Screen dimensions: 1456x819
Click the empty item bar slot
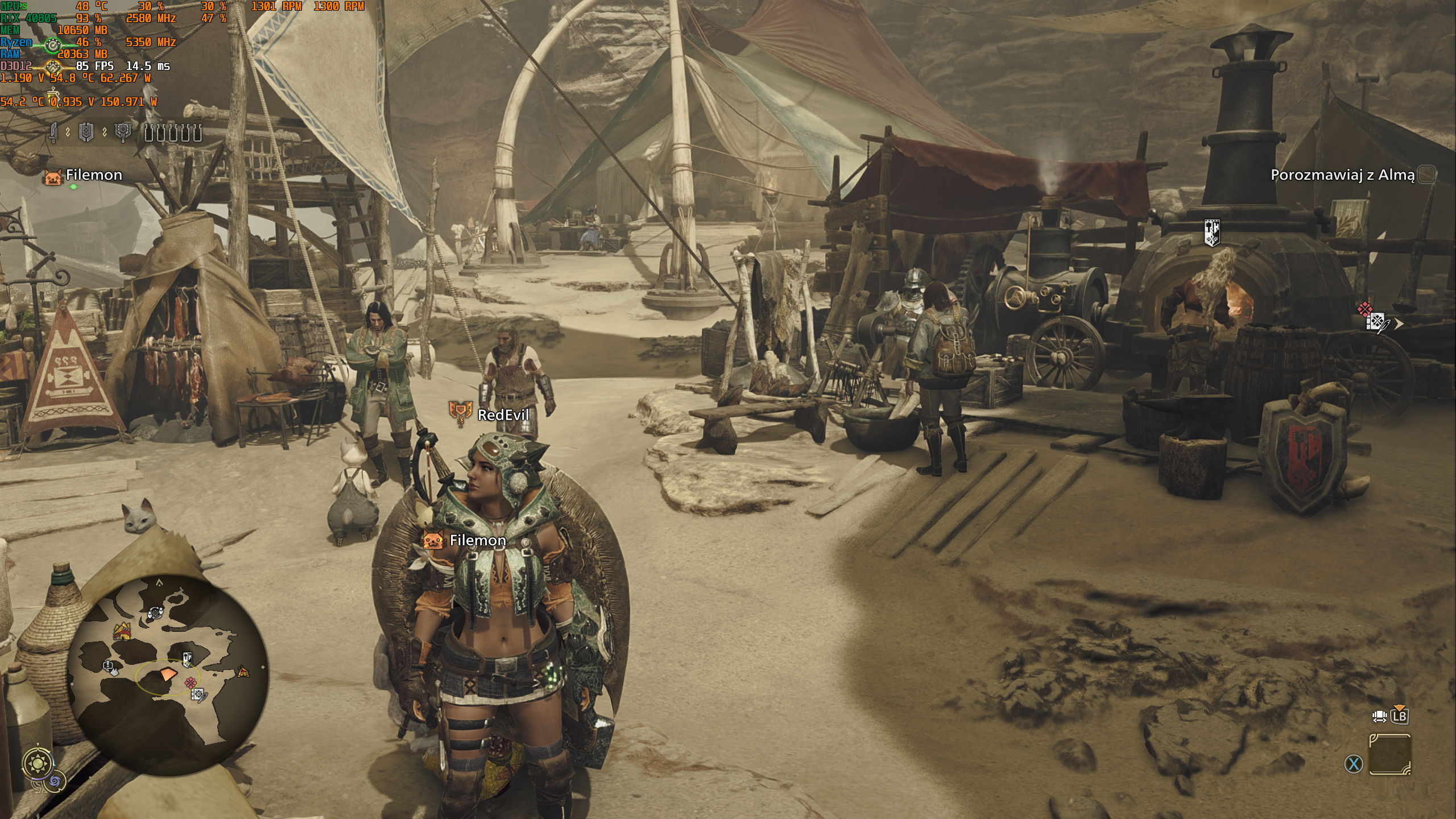[1389, 755]
